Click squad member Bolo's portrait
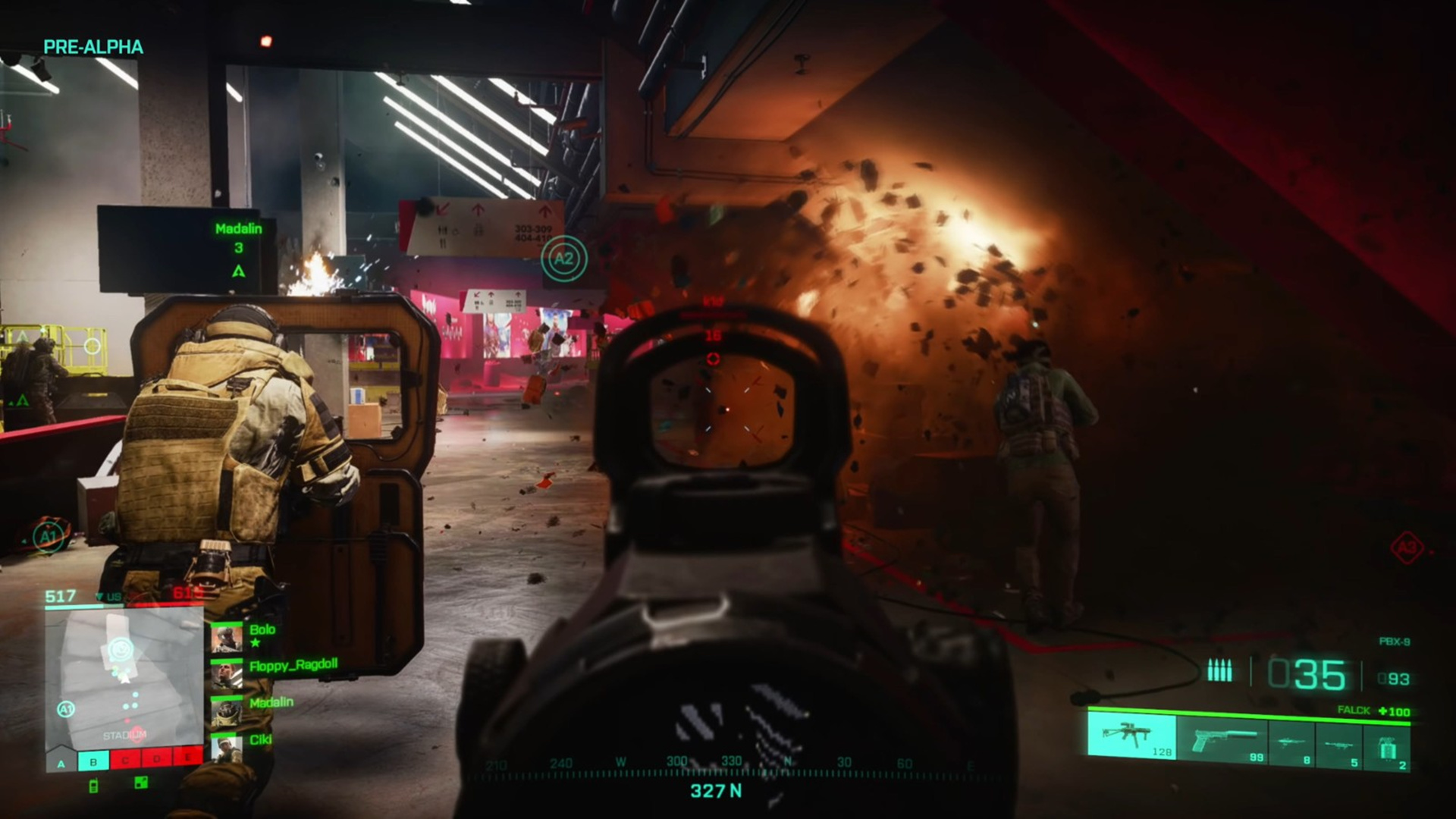 (x=226, y=638)
